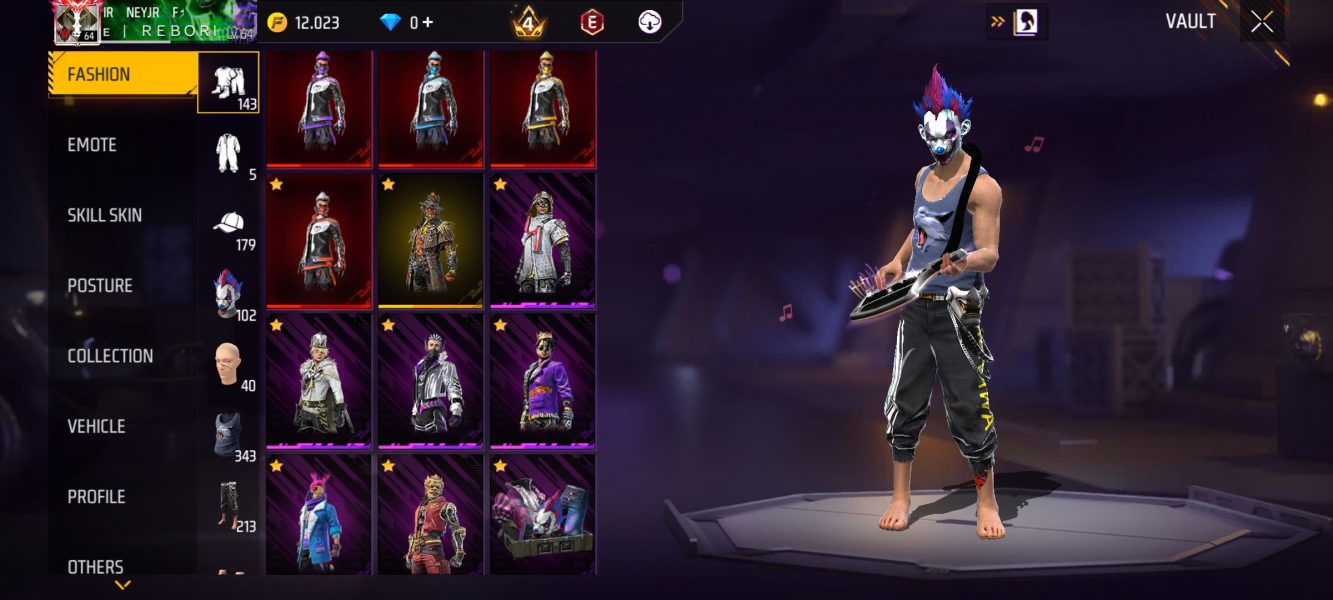Choose the clown mask category
Viewport: 1333px width, 600px height.
230,294
